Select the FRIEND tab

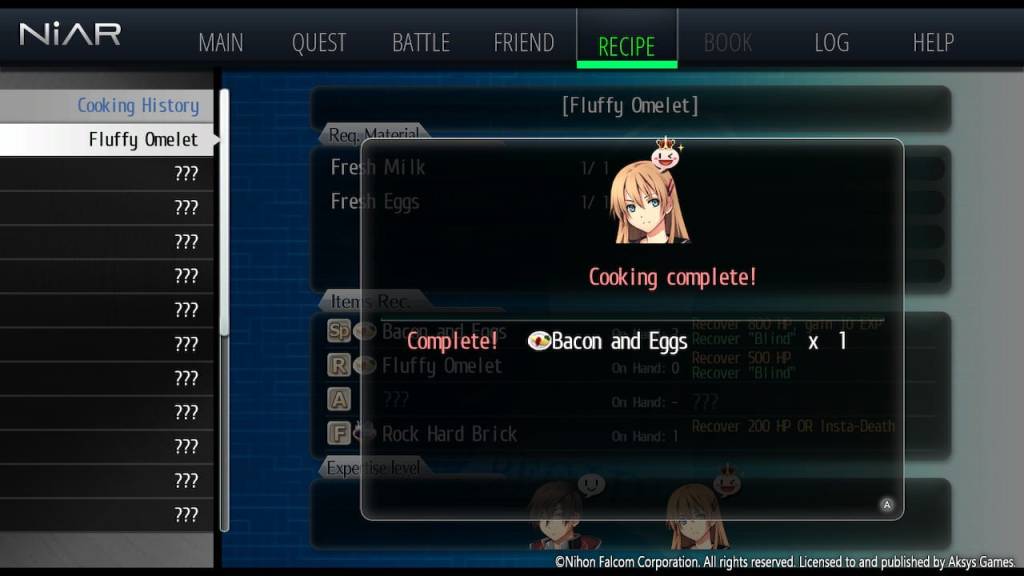click(x=523, y=43)
